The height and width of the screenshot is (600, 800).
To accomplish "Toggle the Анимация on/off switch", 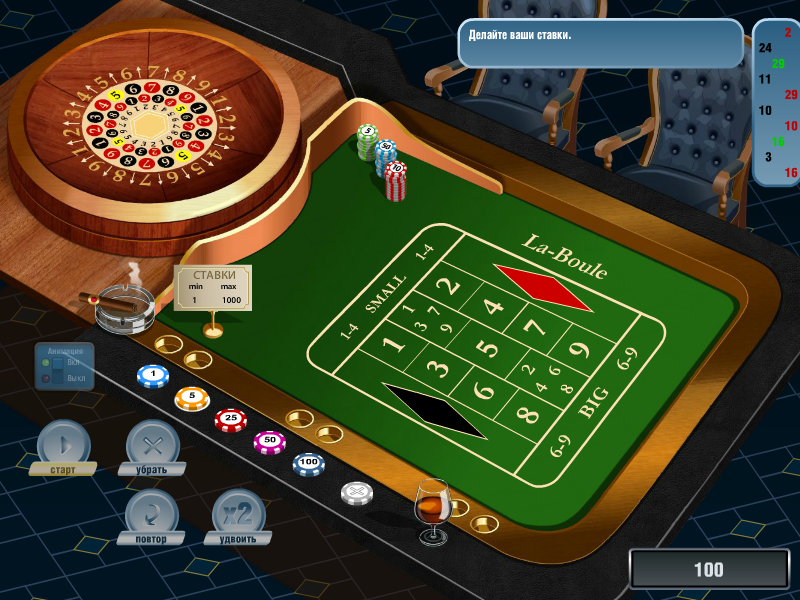I will point(58,370).
